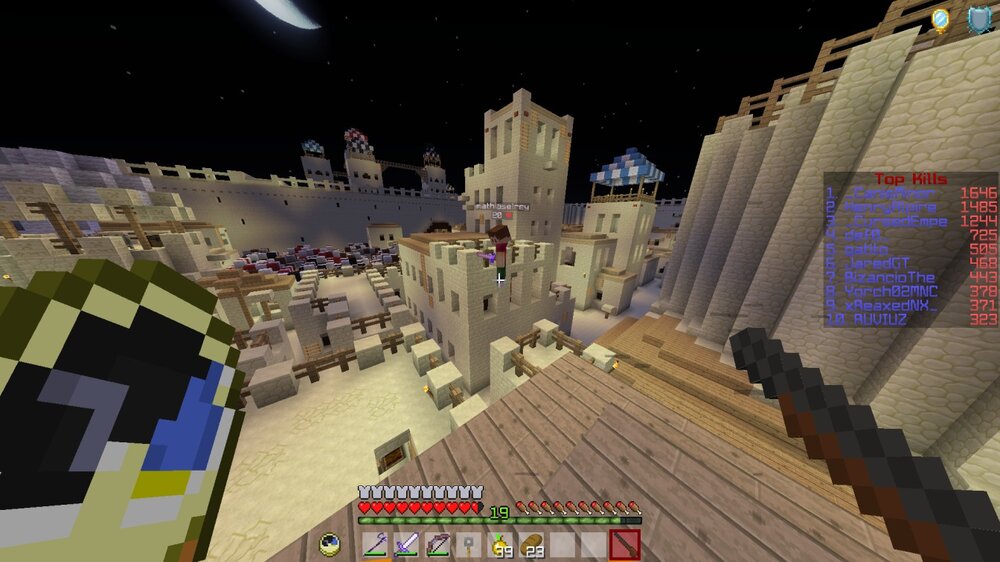This screenshot has width=1000, height=562.
Task: Click the shield status effect icon
Action: (978, 19)
